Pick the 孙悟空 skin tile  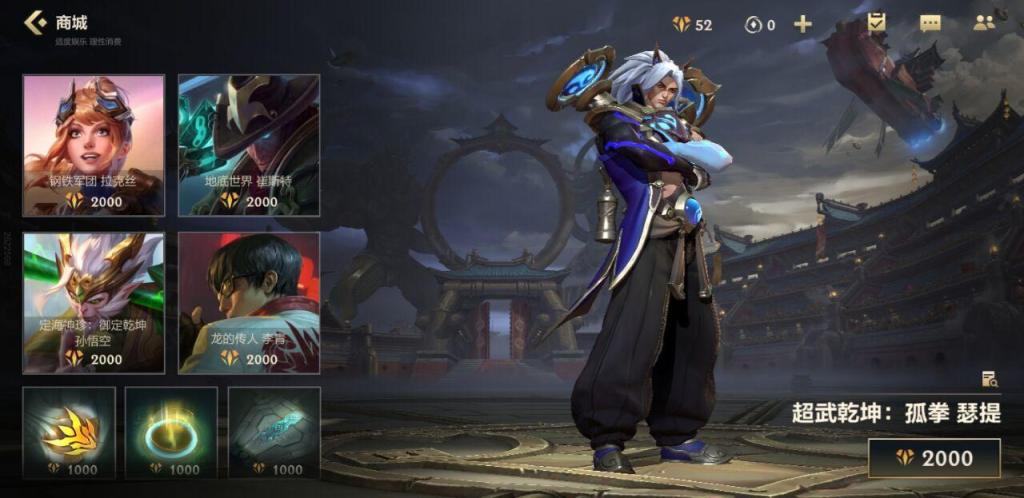(93, 303)
